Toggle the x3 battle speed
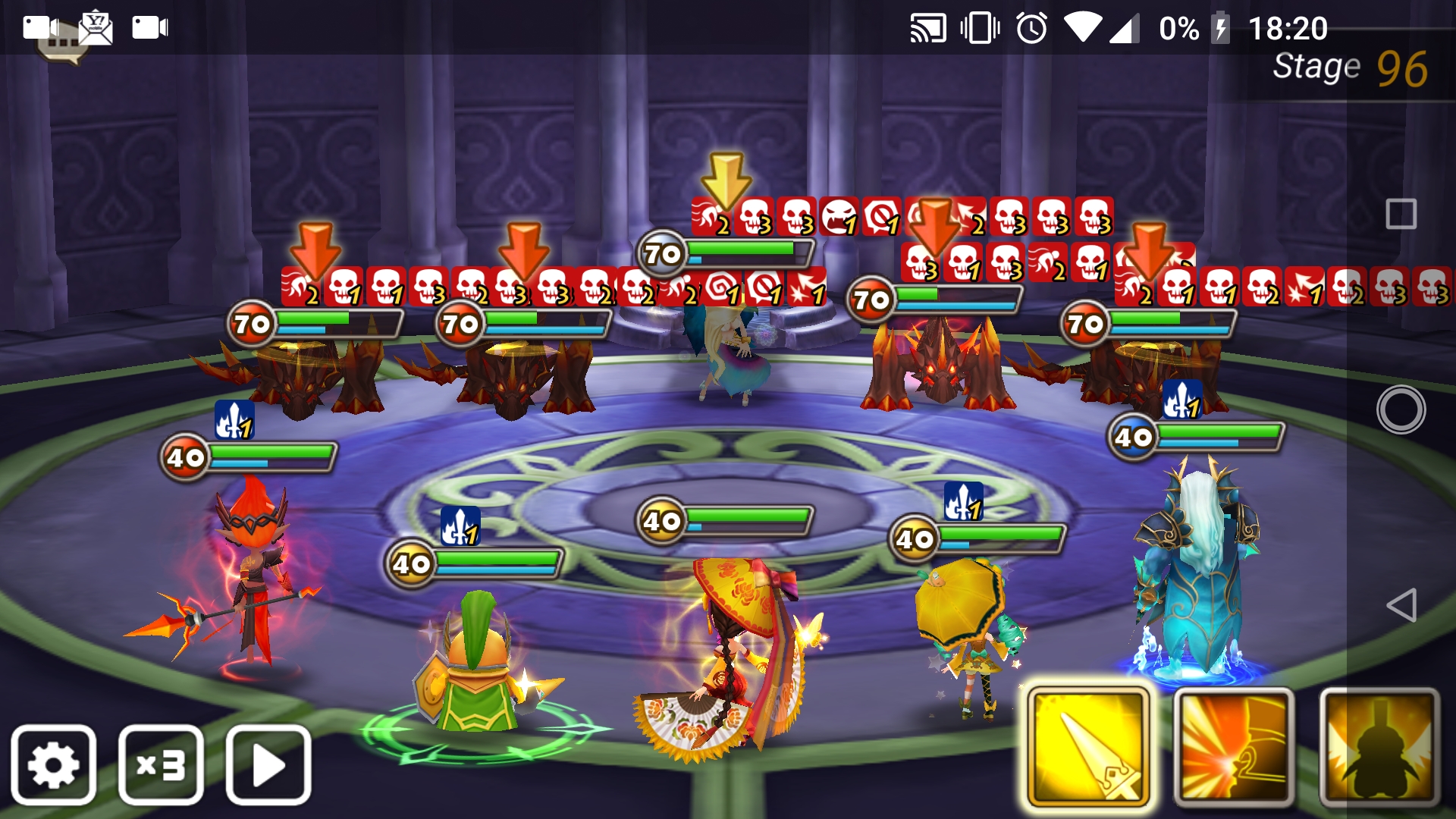This screenshot has height=819, width=1456. (x=161, y=764)
